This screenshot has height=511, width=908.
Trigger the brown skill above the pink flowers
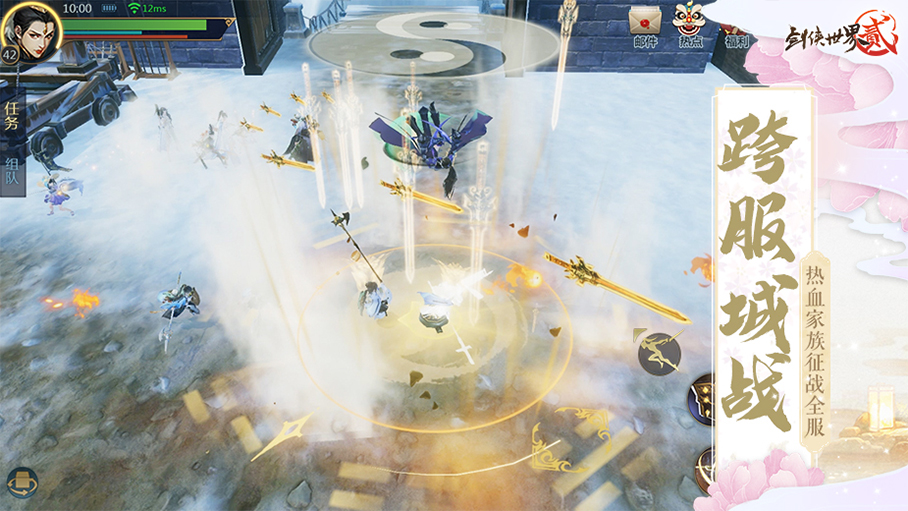(x=706, y=466)
